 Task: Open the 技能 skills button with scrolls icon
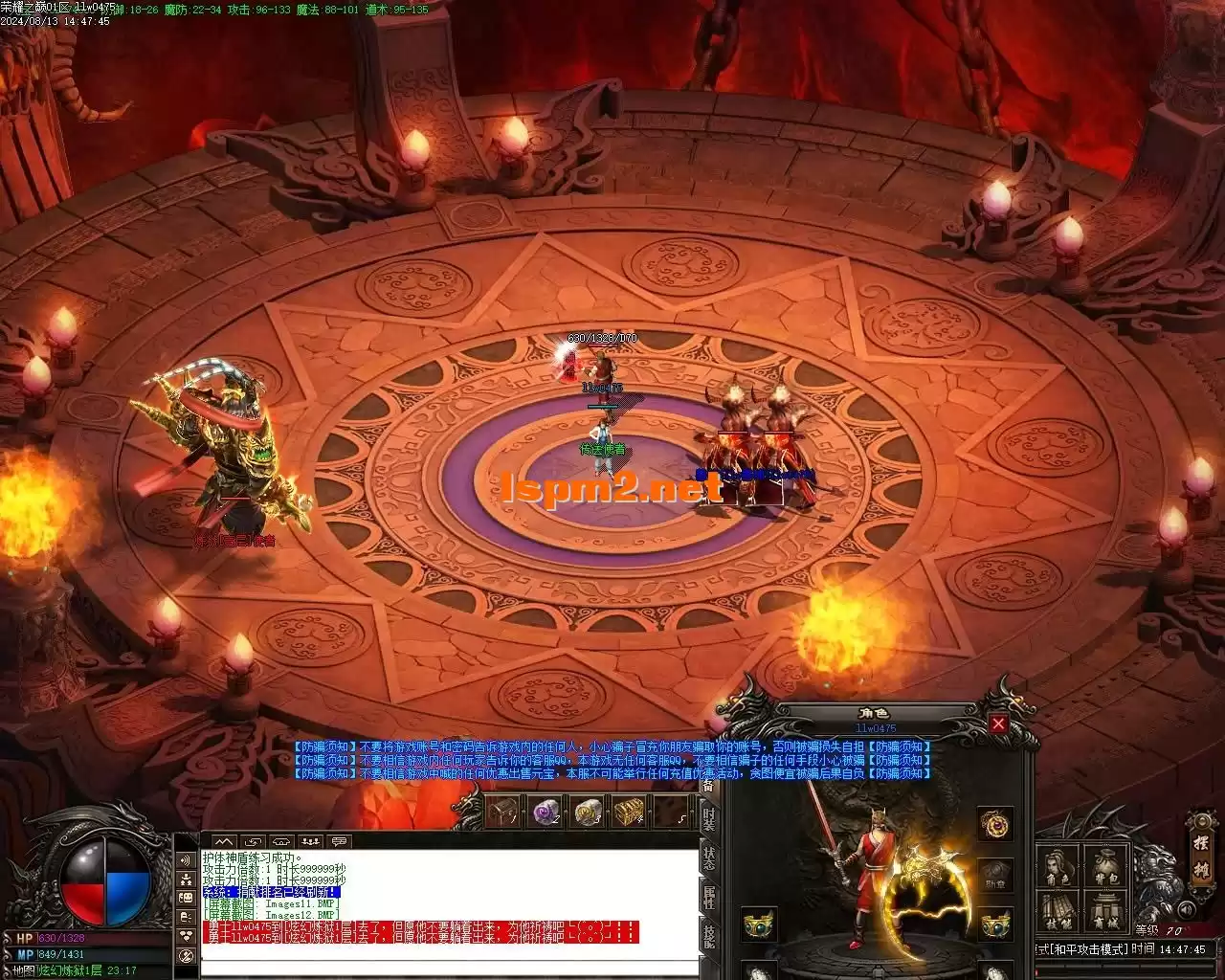point(1057,913)
